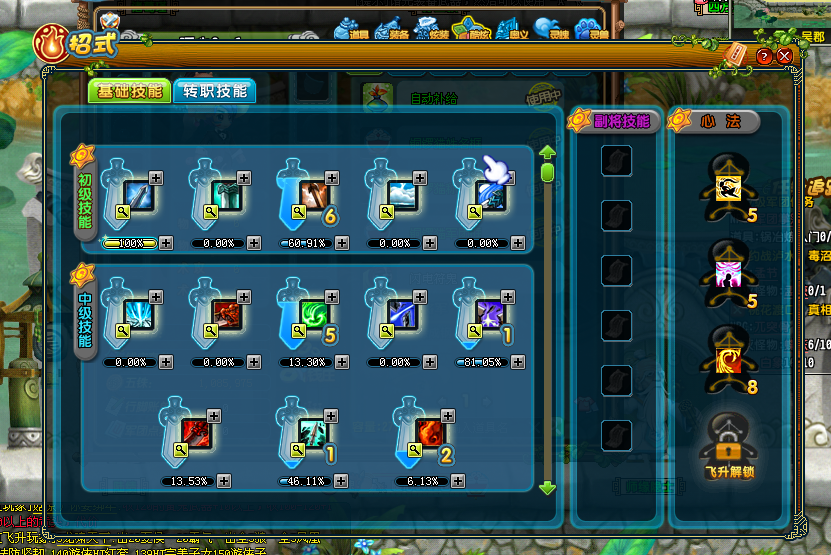Select the sword skill with 100% progress
Screen dimensions: 831x555
point(138,196)
